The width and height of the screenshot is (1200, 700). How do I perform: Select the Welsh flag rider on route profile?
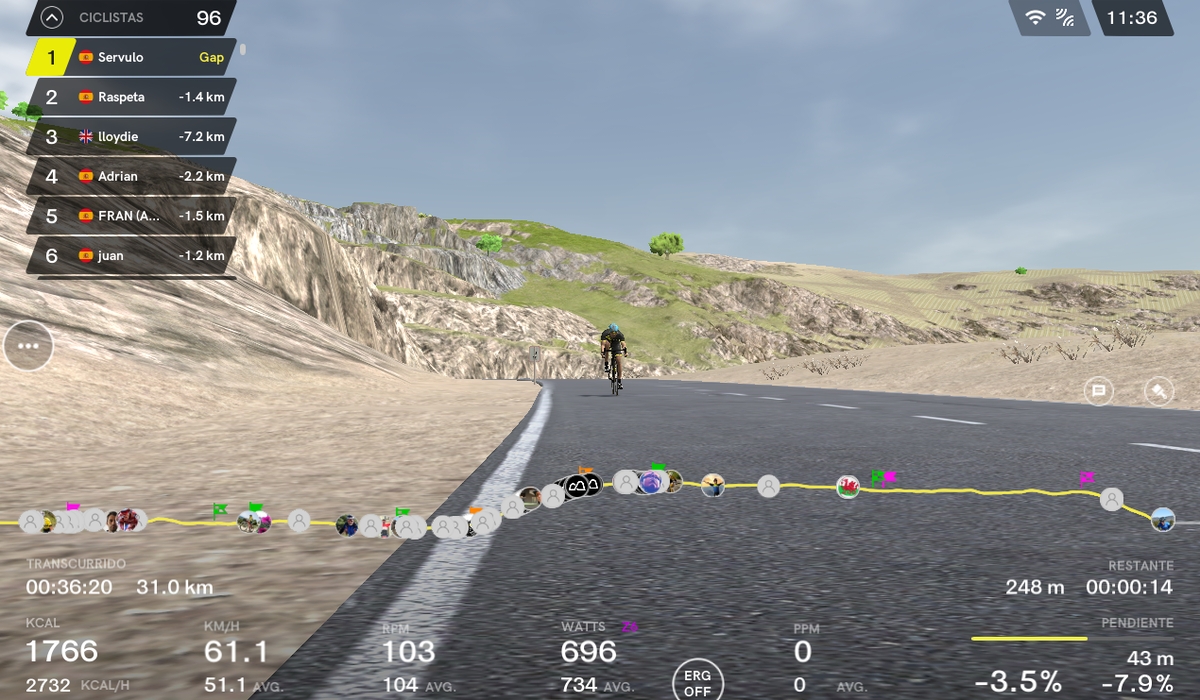(x=848, y=487)
